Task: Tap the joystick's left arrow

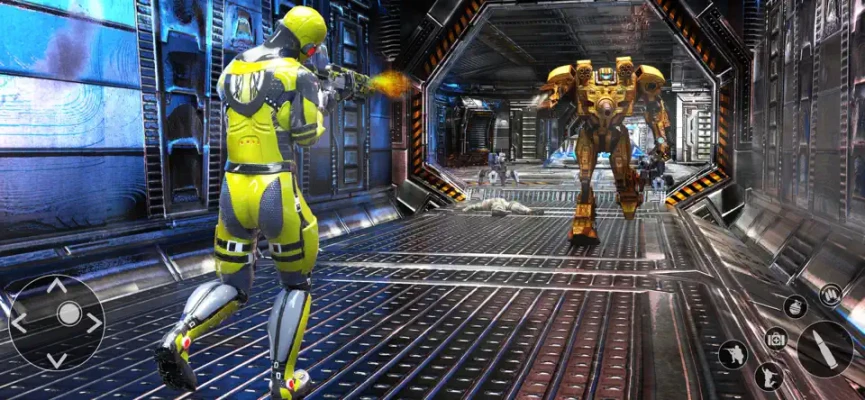Action: click(19, 322)
